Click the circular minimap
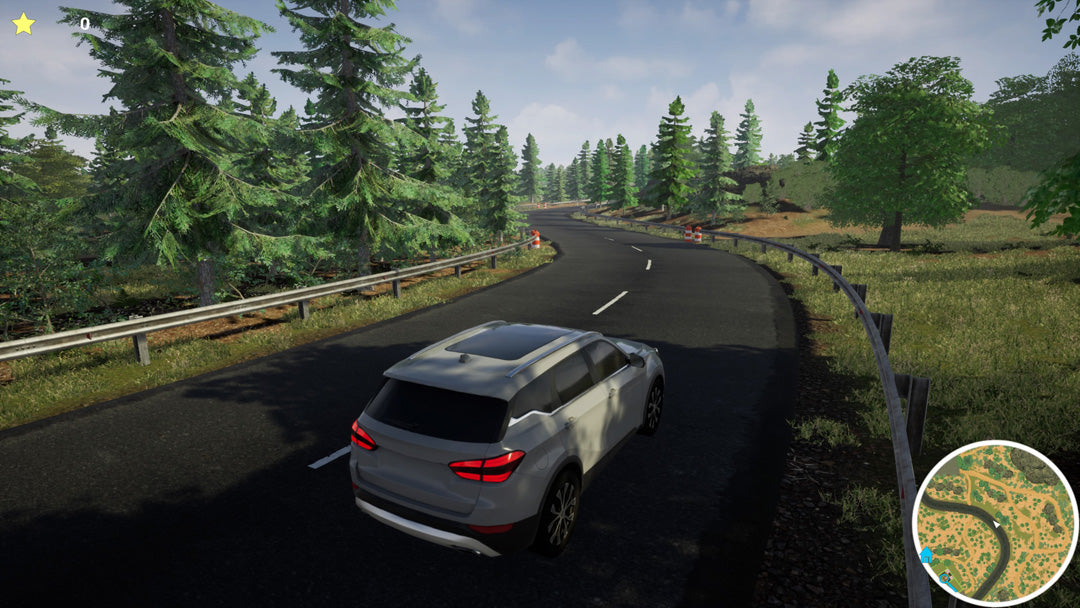The height and width of the screenshot is (608, 1080). (994, 522)
